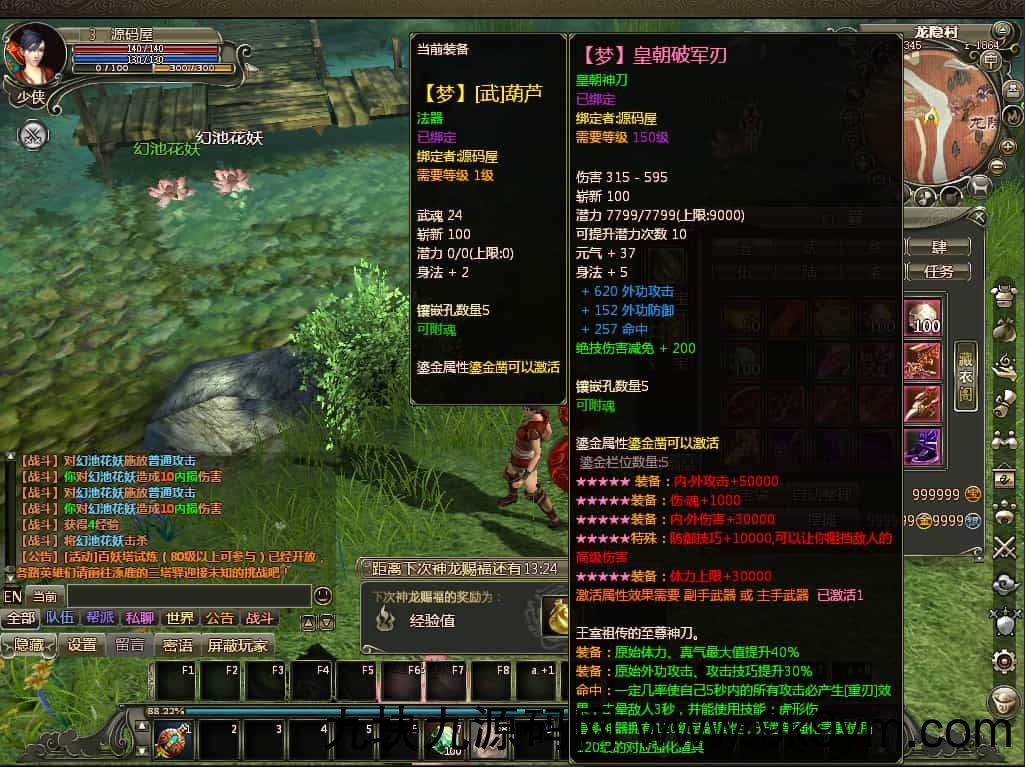
Task: Switch chat filter to 队伍 tab
Action: tap(59, 619)
